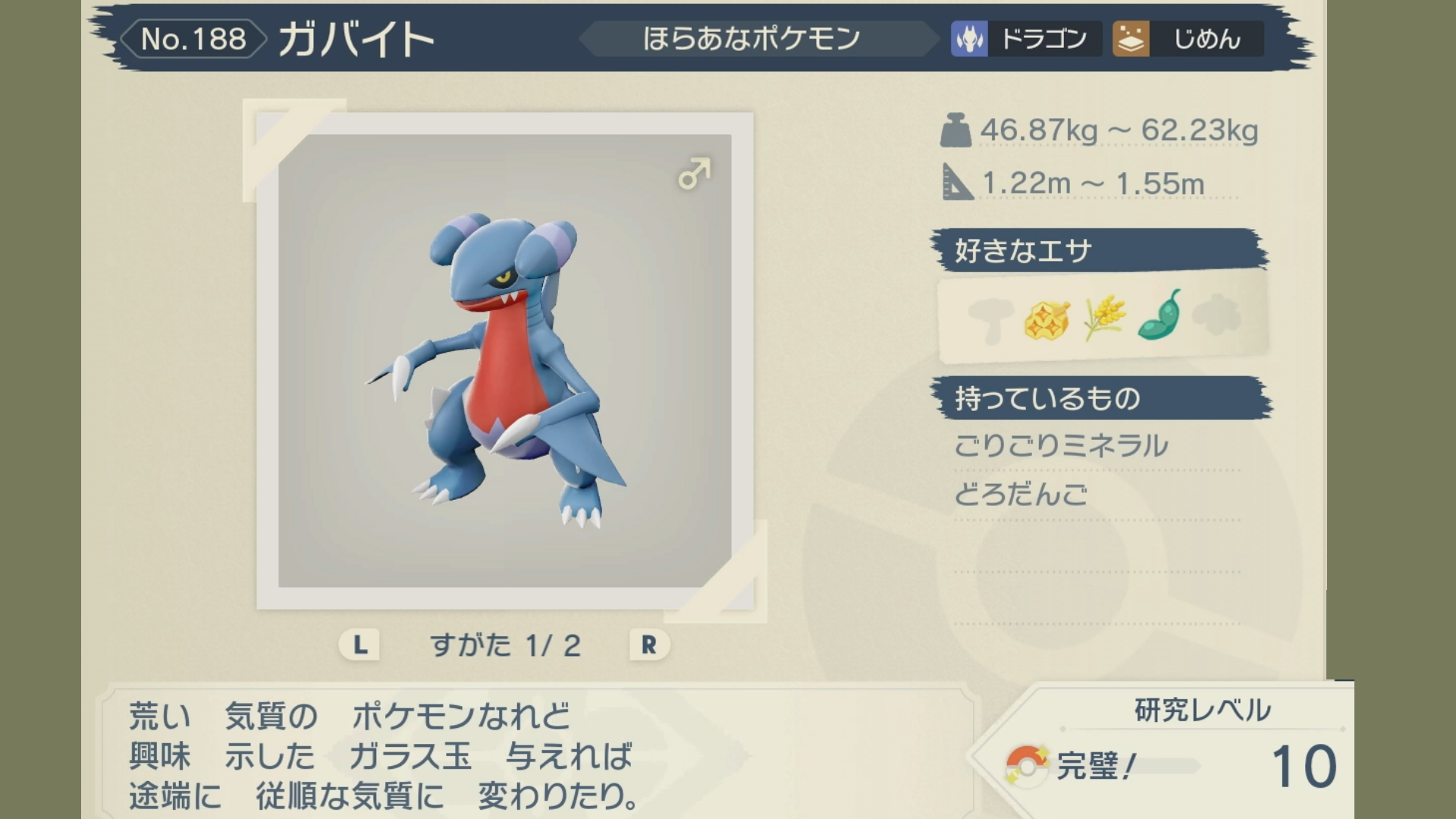Choose the yellow honeycomb food icon
1456x819 pixels.
(1046, 319)
